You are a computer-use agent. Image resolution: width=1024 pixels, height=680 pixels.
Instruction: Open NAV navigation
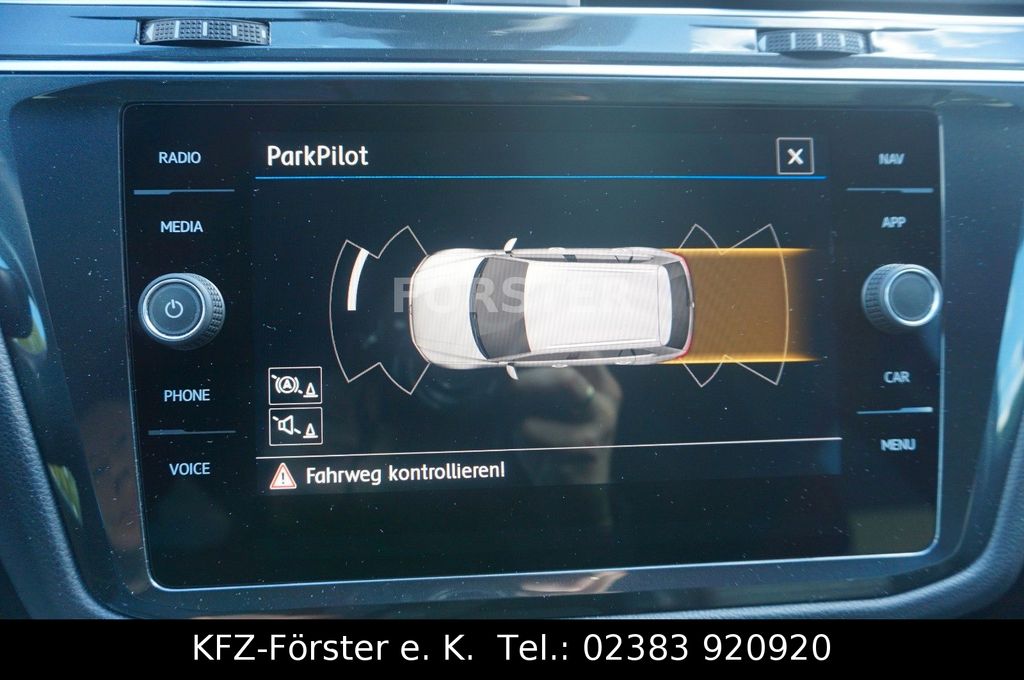(891, 159)
